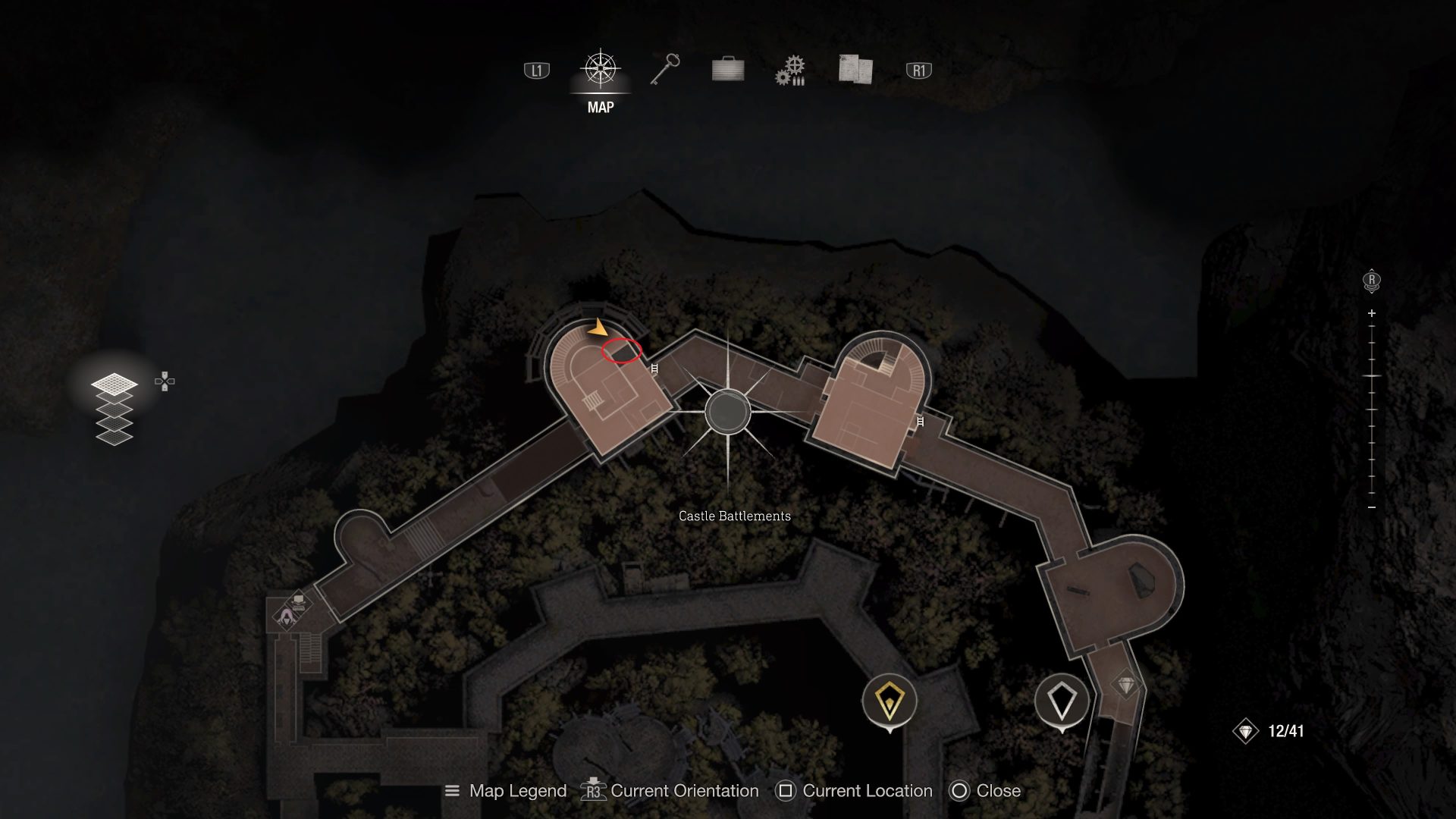
Task: Click the yellow player arrow on the map
Action: (x=598, y=329)
